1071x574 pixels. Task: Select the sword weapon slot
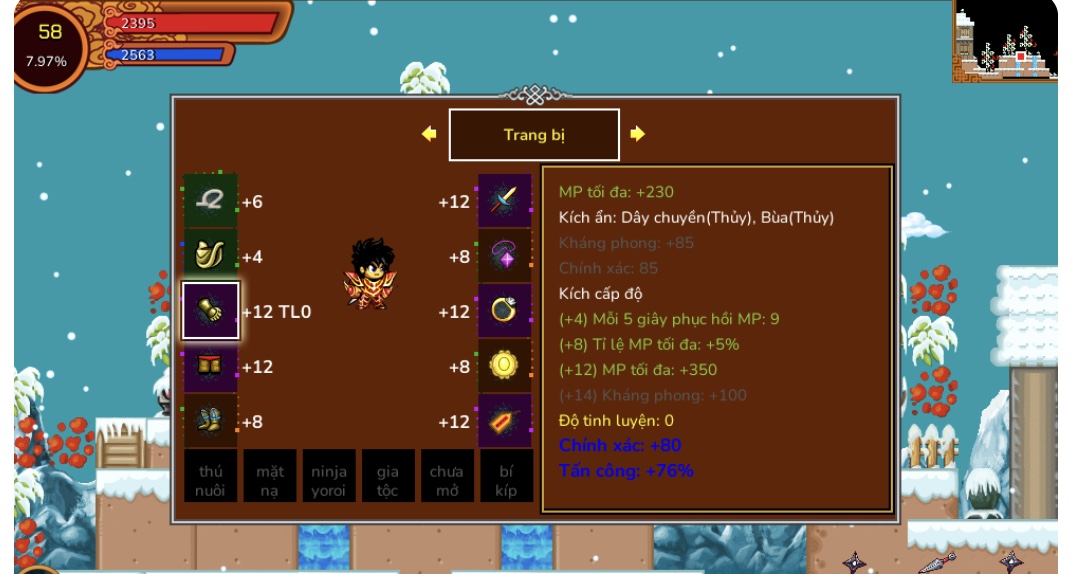point(505,201)
